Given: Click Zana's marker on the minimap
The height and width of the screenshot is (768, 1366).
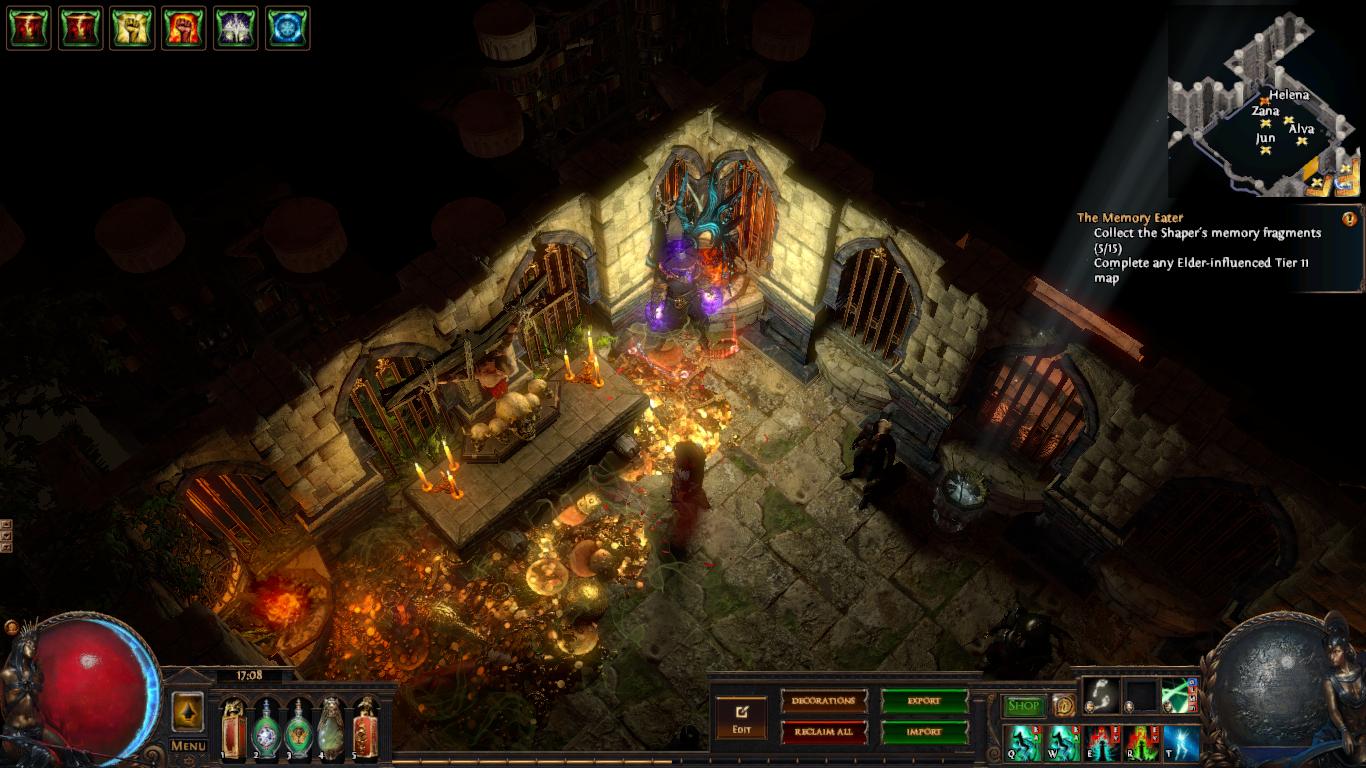Looking at the screenshot, I should [1265, 123].
